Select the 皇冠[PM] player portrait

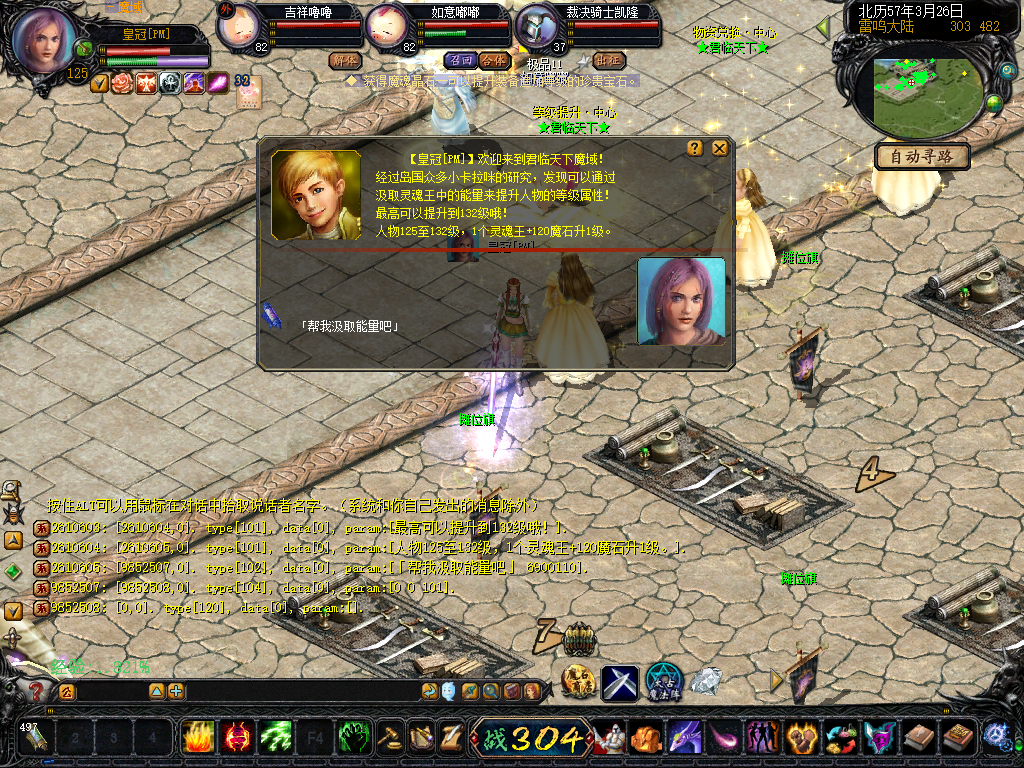44,42
